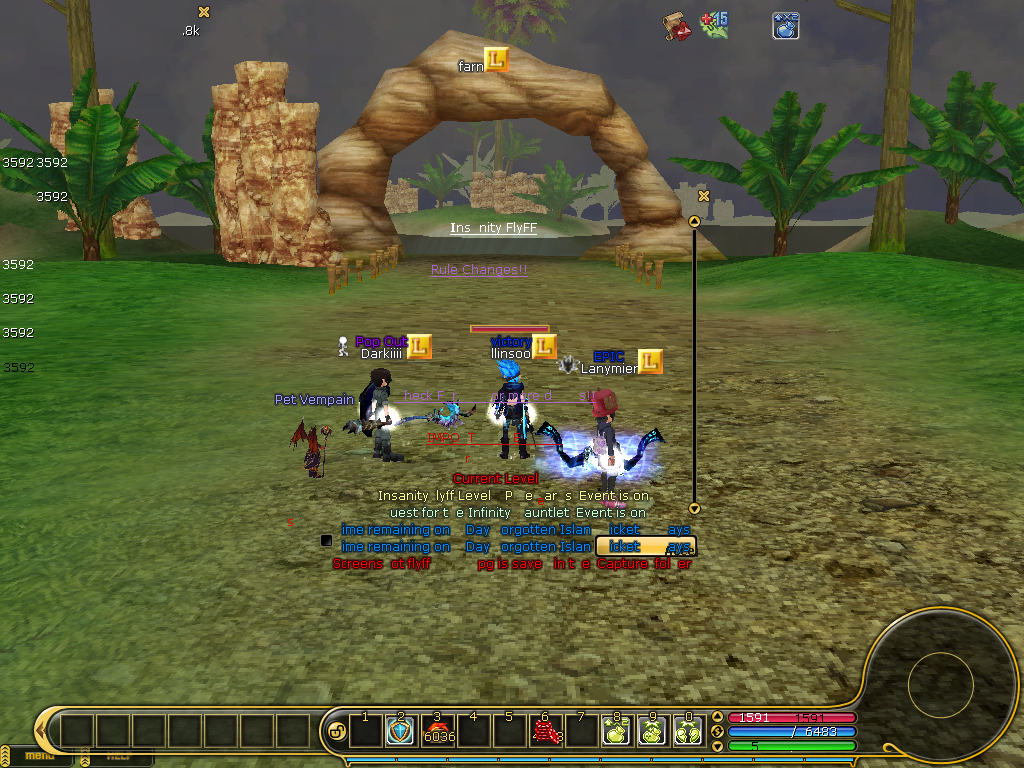Screen dimensions: 1024x768
Task: Open the "Rule Changes!!" link
Action: click(x=478, y=270)
